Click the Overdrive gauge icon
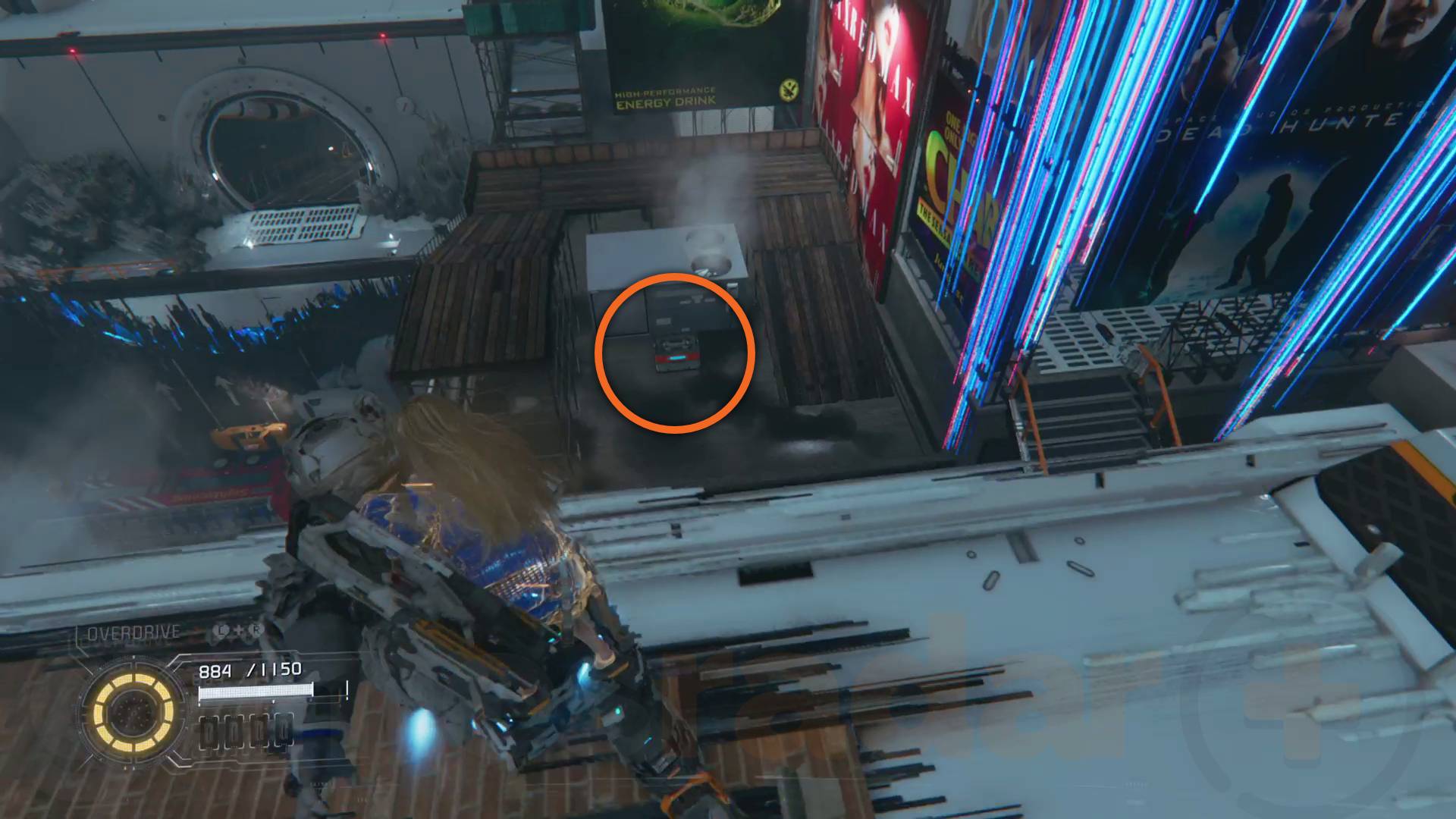This screenshot has height=819, width=1456. pyautogui.click(x=133, y=711)
